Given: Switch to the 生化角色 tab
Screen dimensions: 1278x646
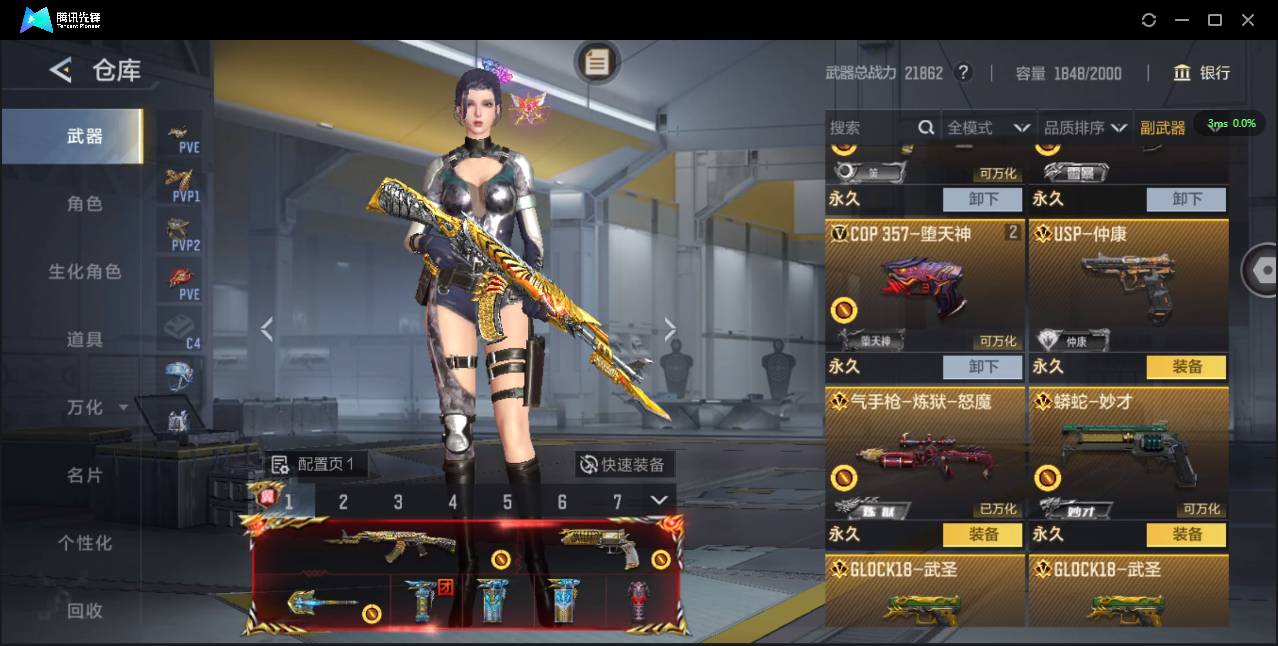Looking at the screenshot, I should [x=85, y=272].
